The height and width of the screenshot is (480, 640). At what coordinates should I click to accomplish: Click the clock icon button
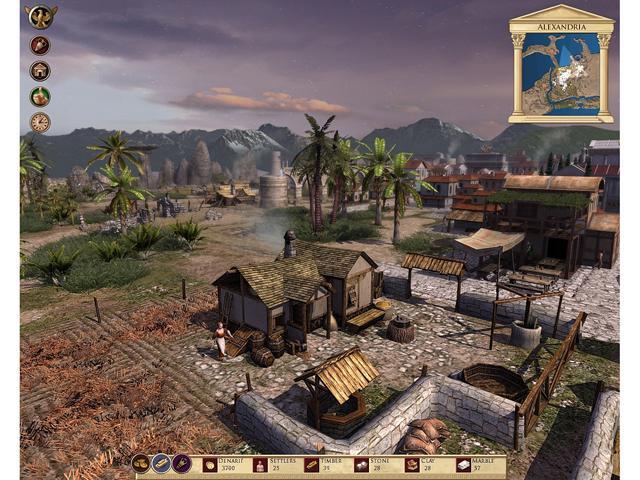tap(40, 122)
